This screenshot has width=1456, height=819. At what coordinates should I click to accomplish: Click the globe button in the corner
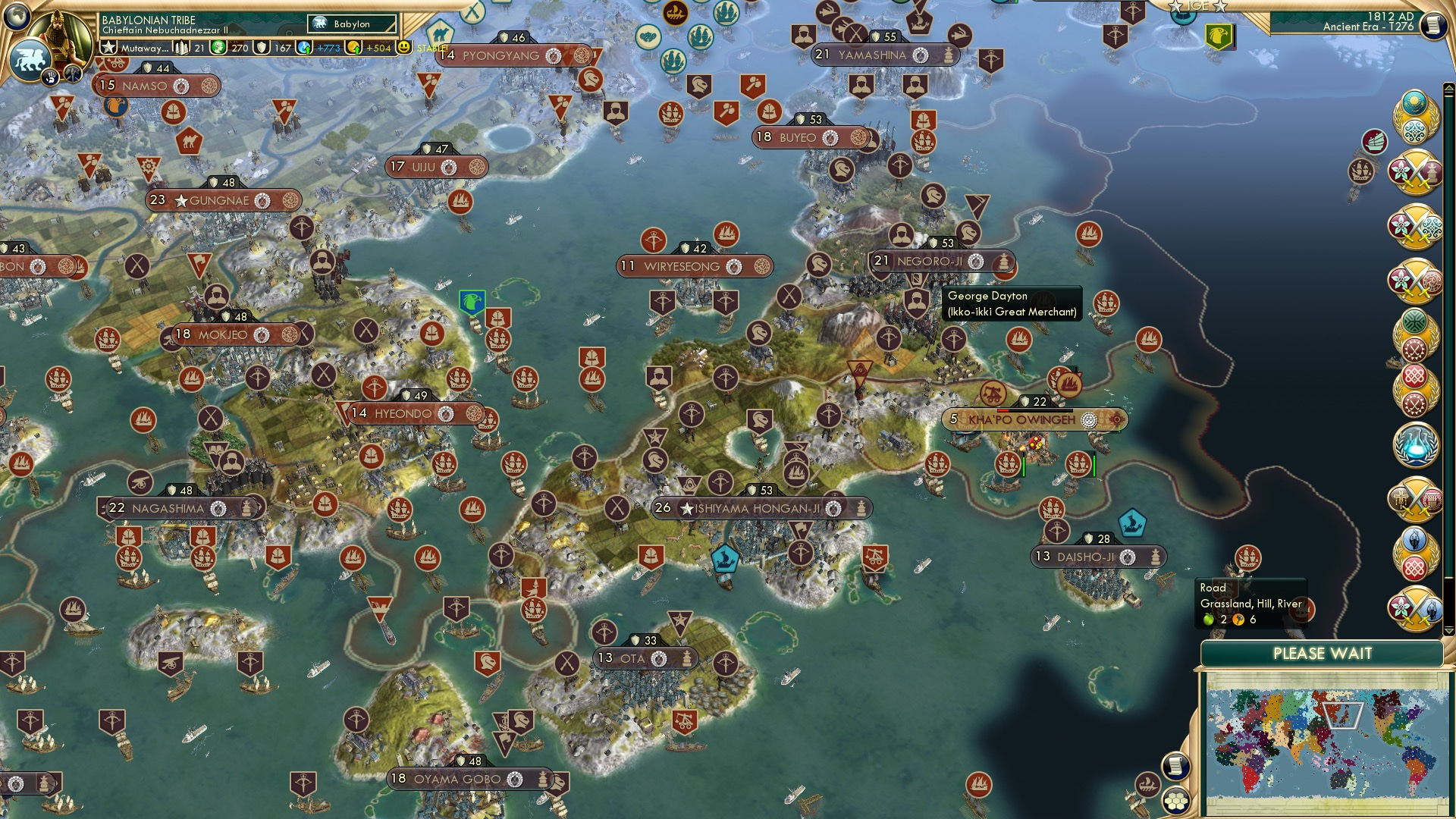coord(15,15)
